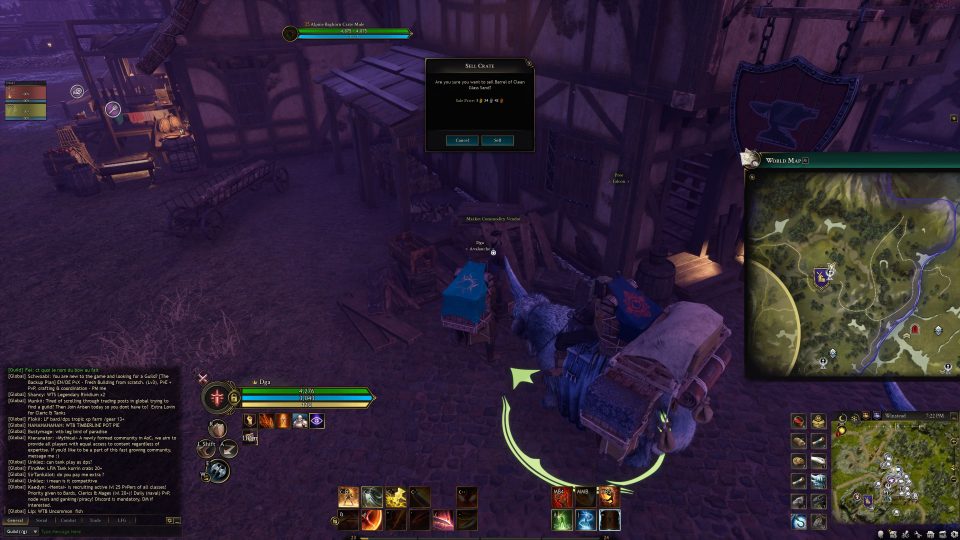Switch to the Combat chat tab
The image size is (960, 540).
[x=68, y=520]
